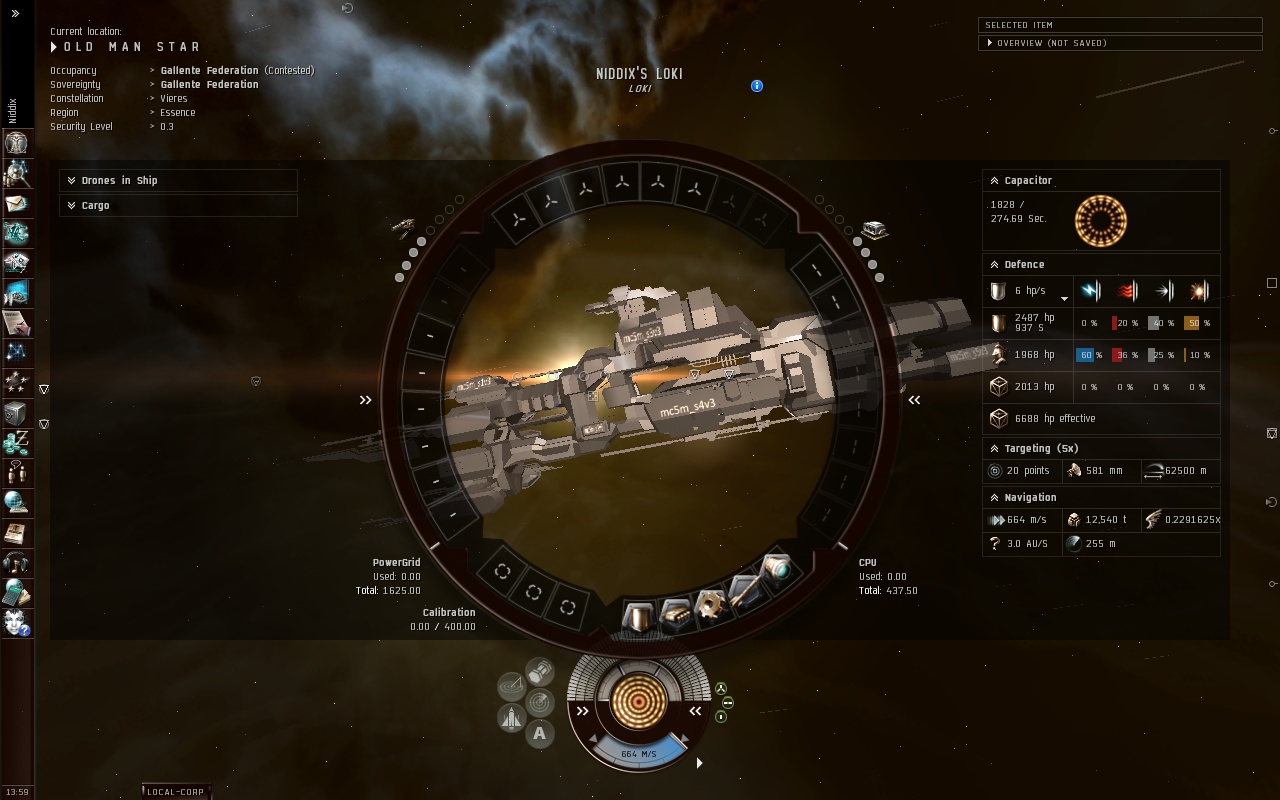Collapse the Capacitor panel
Image resolution: width=1280 pixels, height=800 pixels.
[994, 181]
